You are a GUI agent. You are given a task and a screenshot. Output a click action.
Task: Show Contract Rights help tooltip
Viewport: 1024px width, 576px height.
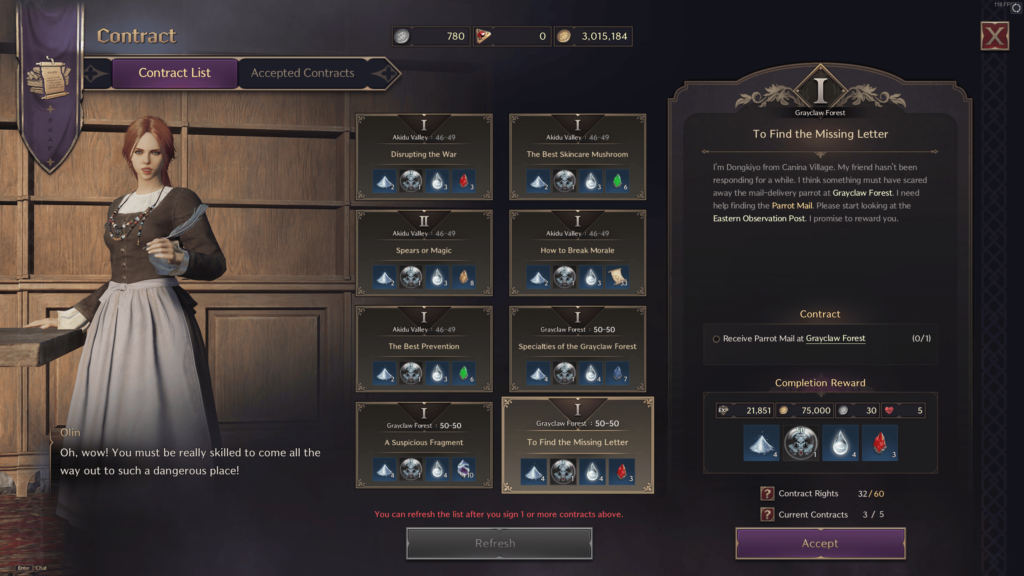point(767,493)
